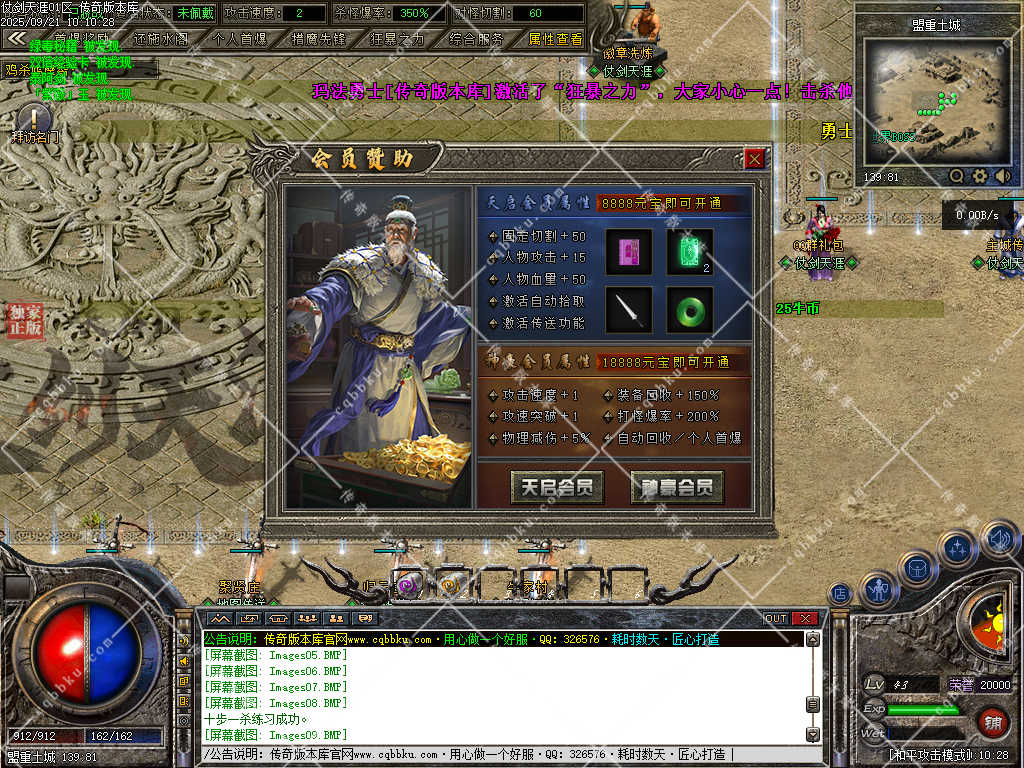Image resolution: width=1024 pixels, height=768 pixels.
Task: Click the chat input field
Action: (x=500, y=754)
